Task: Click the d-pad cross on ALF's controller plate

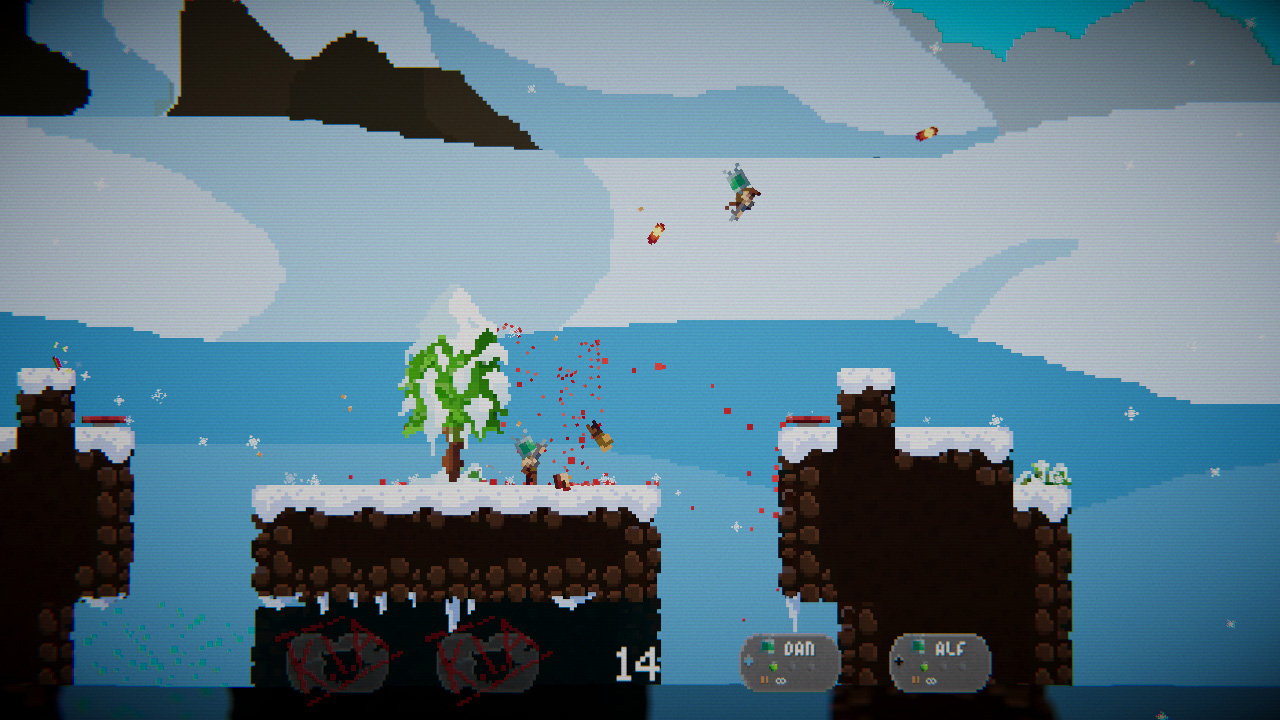Action: [898, 661]
